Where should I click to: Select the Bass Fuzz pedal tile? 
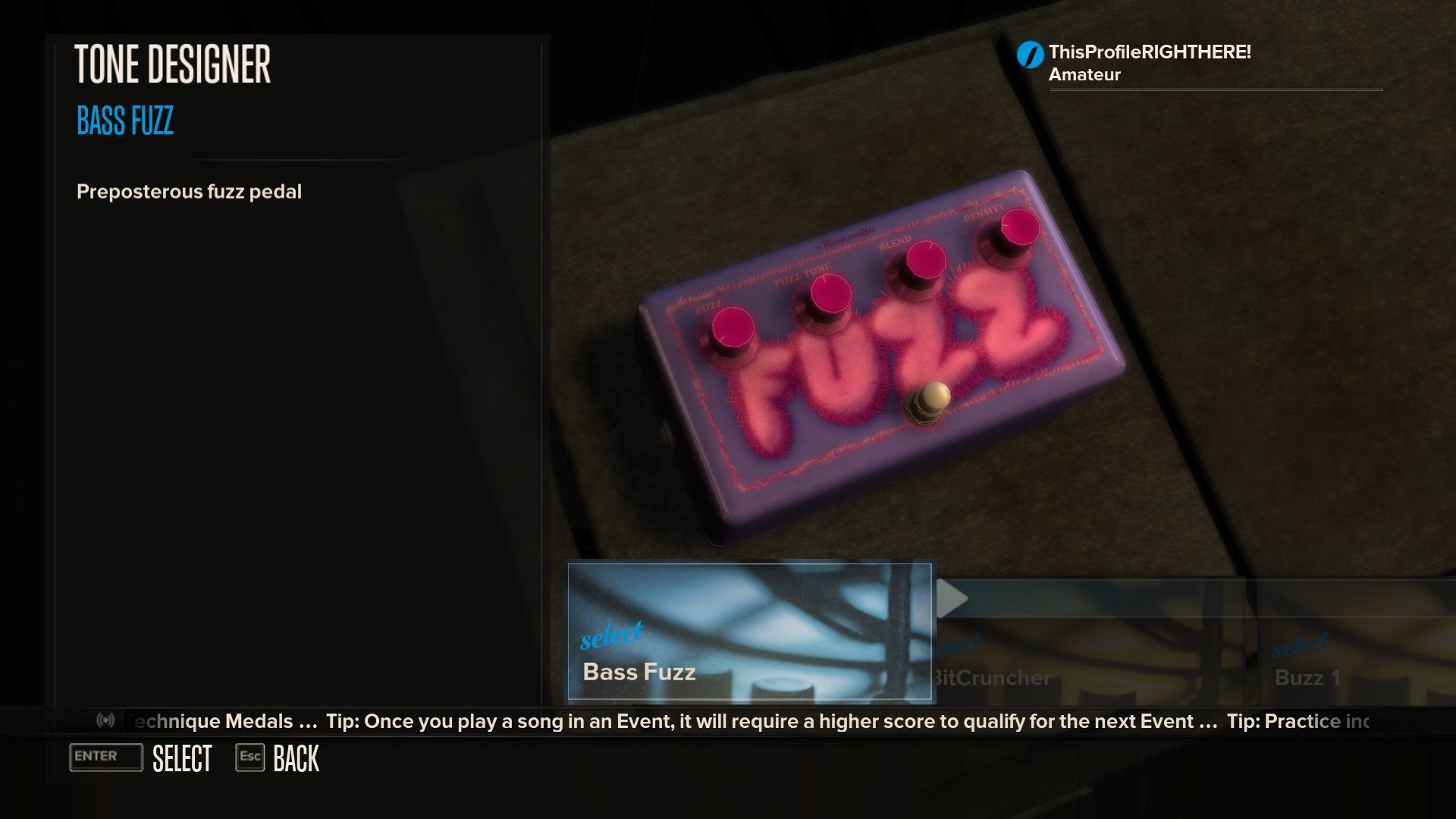coord(749,632)
